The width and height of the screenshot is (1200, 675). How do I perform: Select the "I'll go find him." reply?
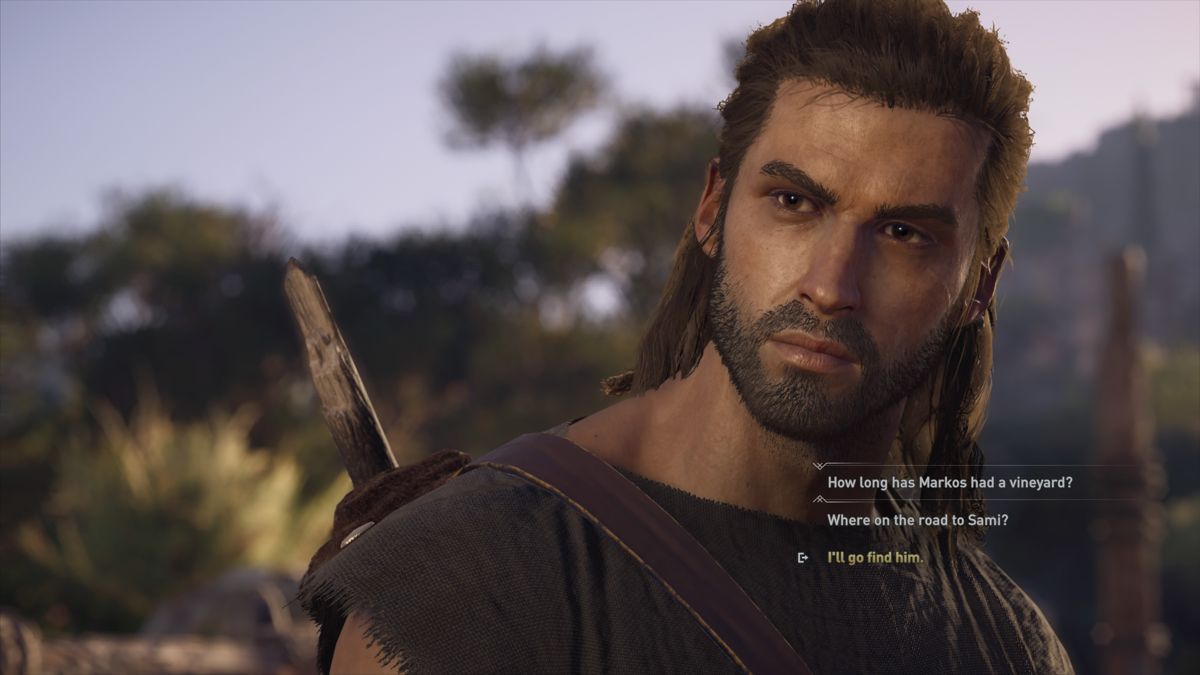pyautogui.click(x=875, y=557)
